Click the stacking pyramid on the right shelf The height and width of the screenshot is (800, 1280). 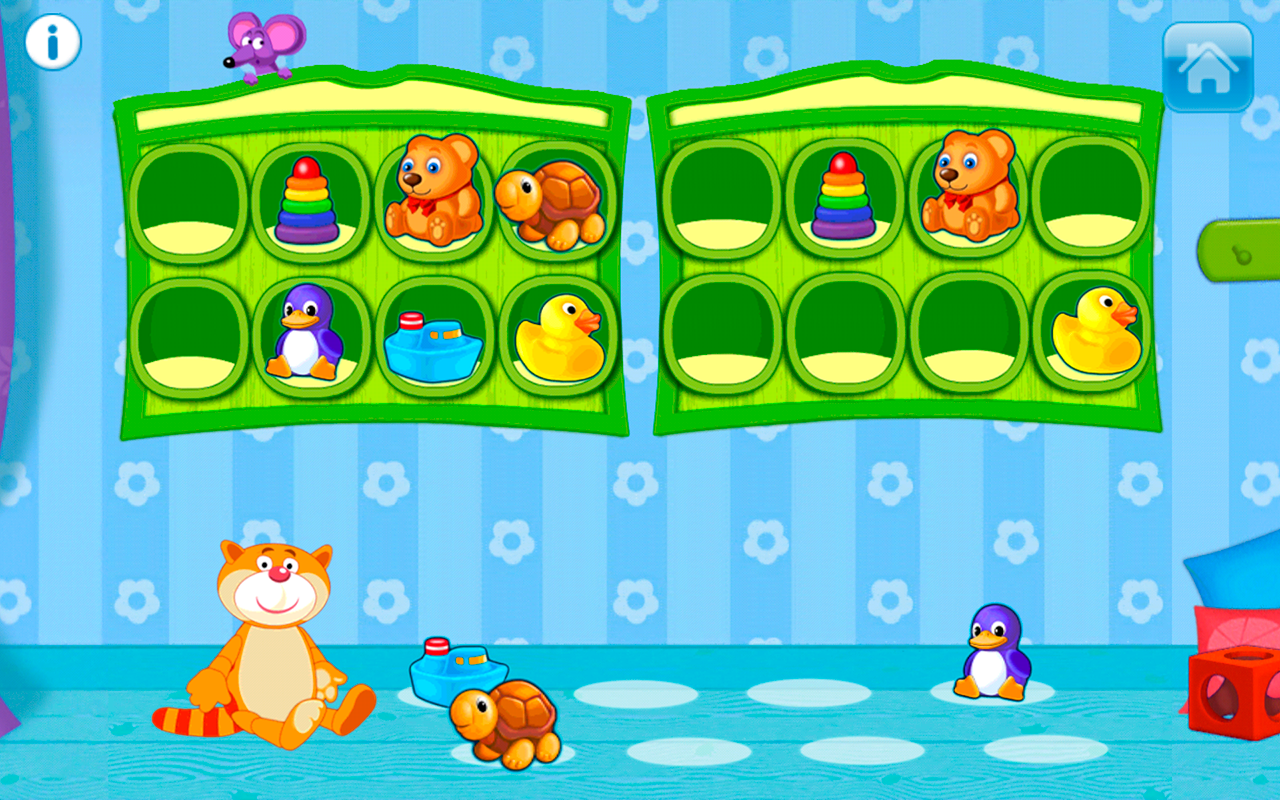coord(843,195)
